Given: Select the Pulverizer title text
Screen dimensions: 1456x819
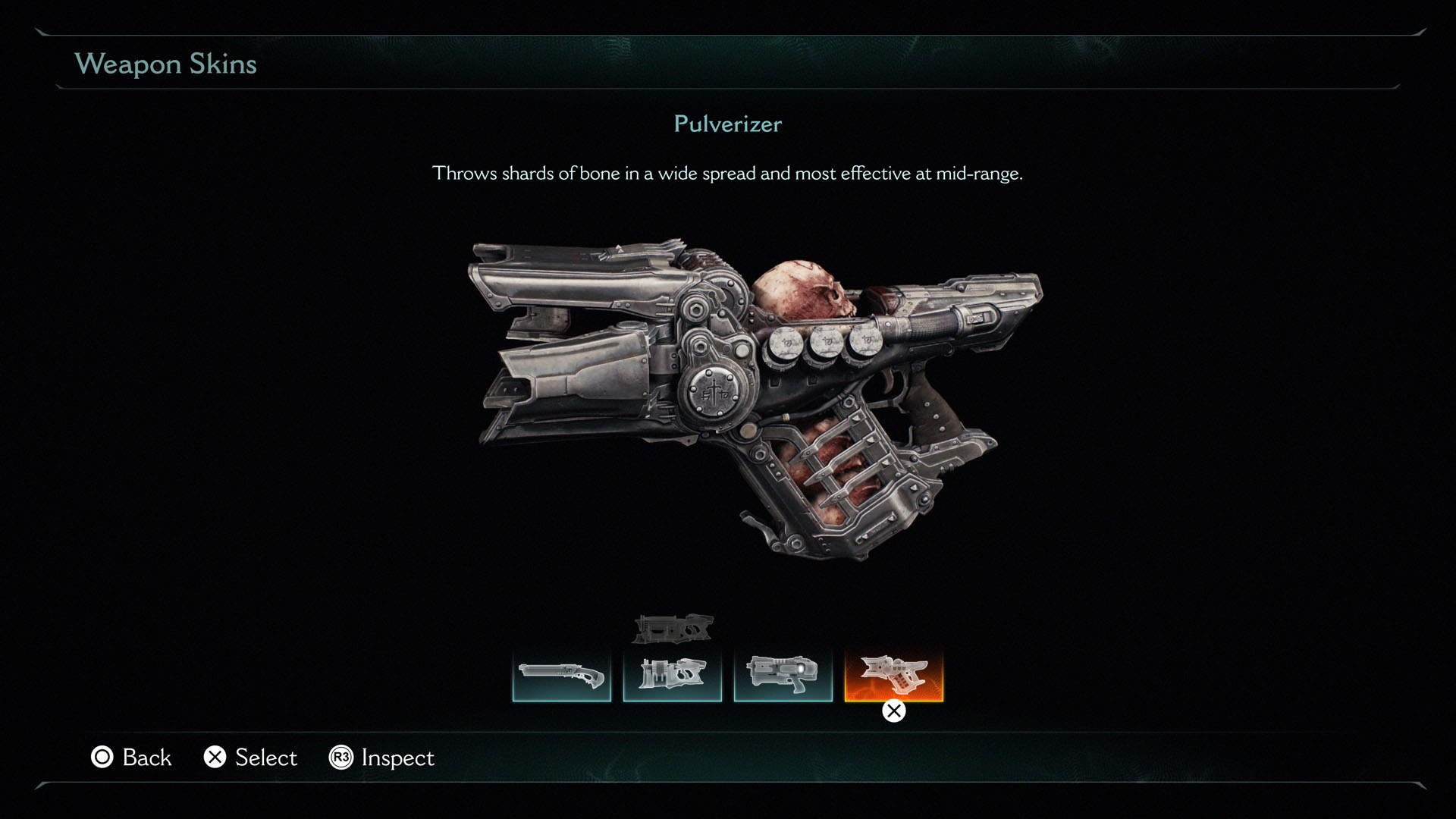Looking at the screenshot, I should 727,124.
